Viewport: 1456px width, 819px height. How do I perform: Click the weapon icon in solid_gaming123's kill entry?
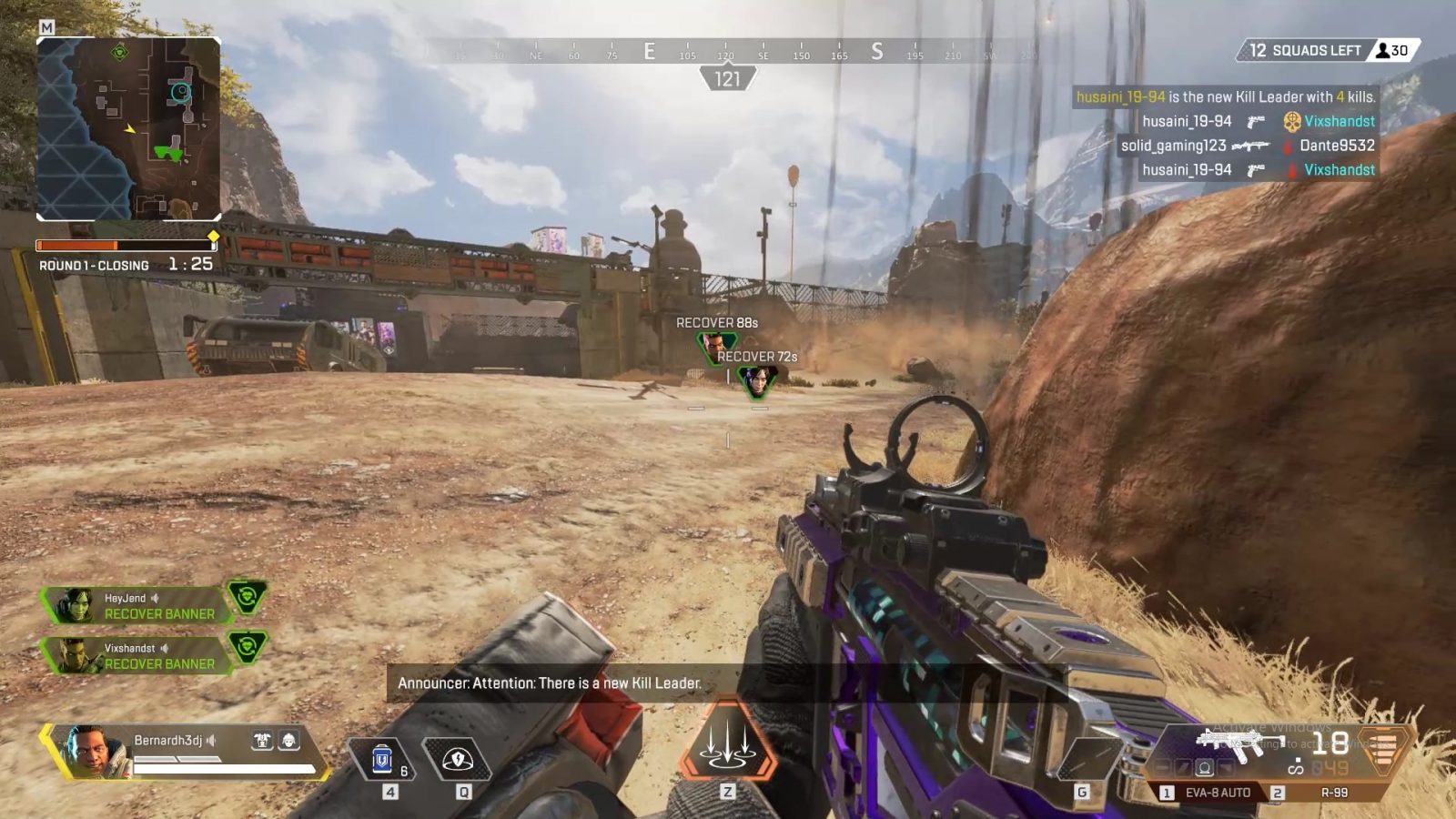pos(1252,145)
